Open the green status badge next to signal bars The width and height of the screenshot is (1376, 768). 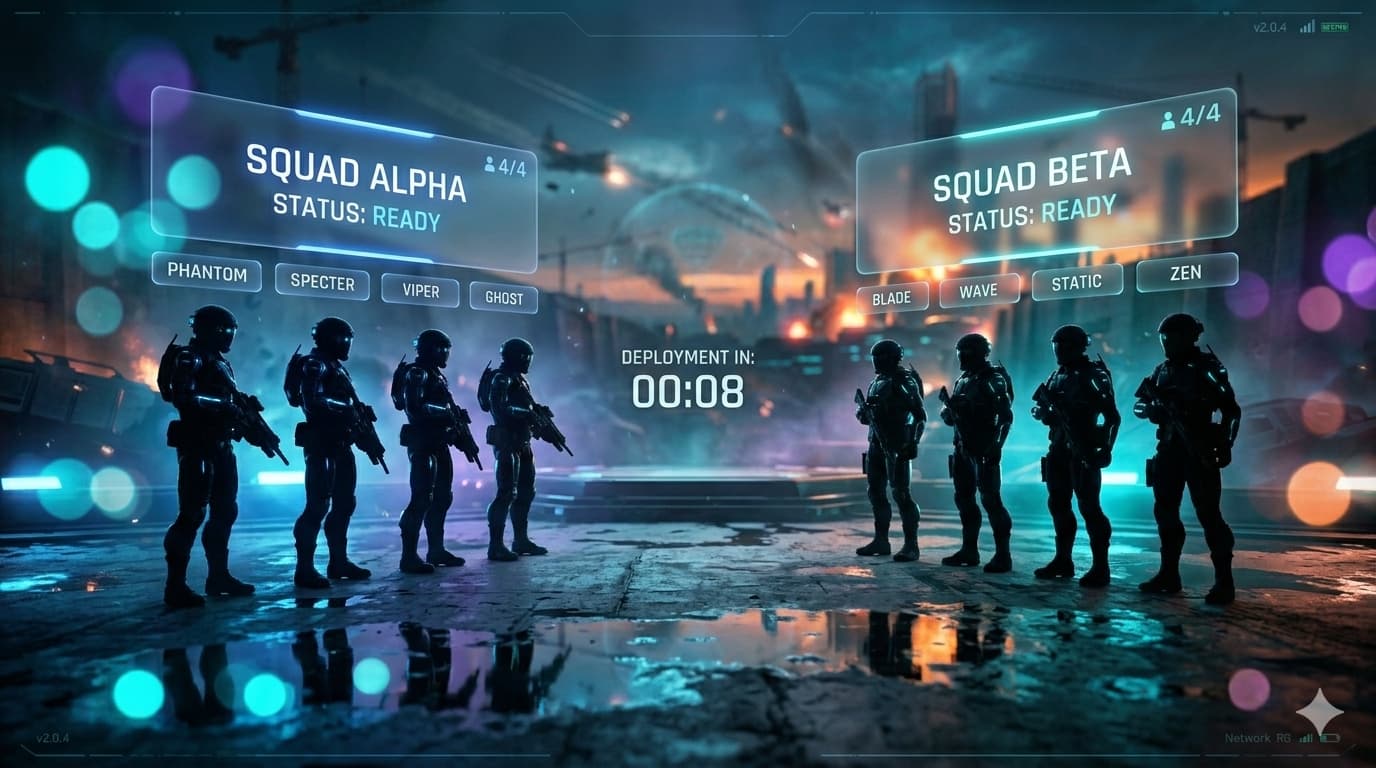[x=1335, y=27]
